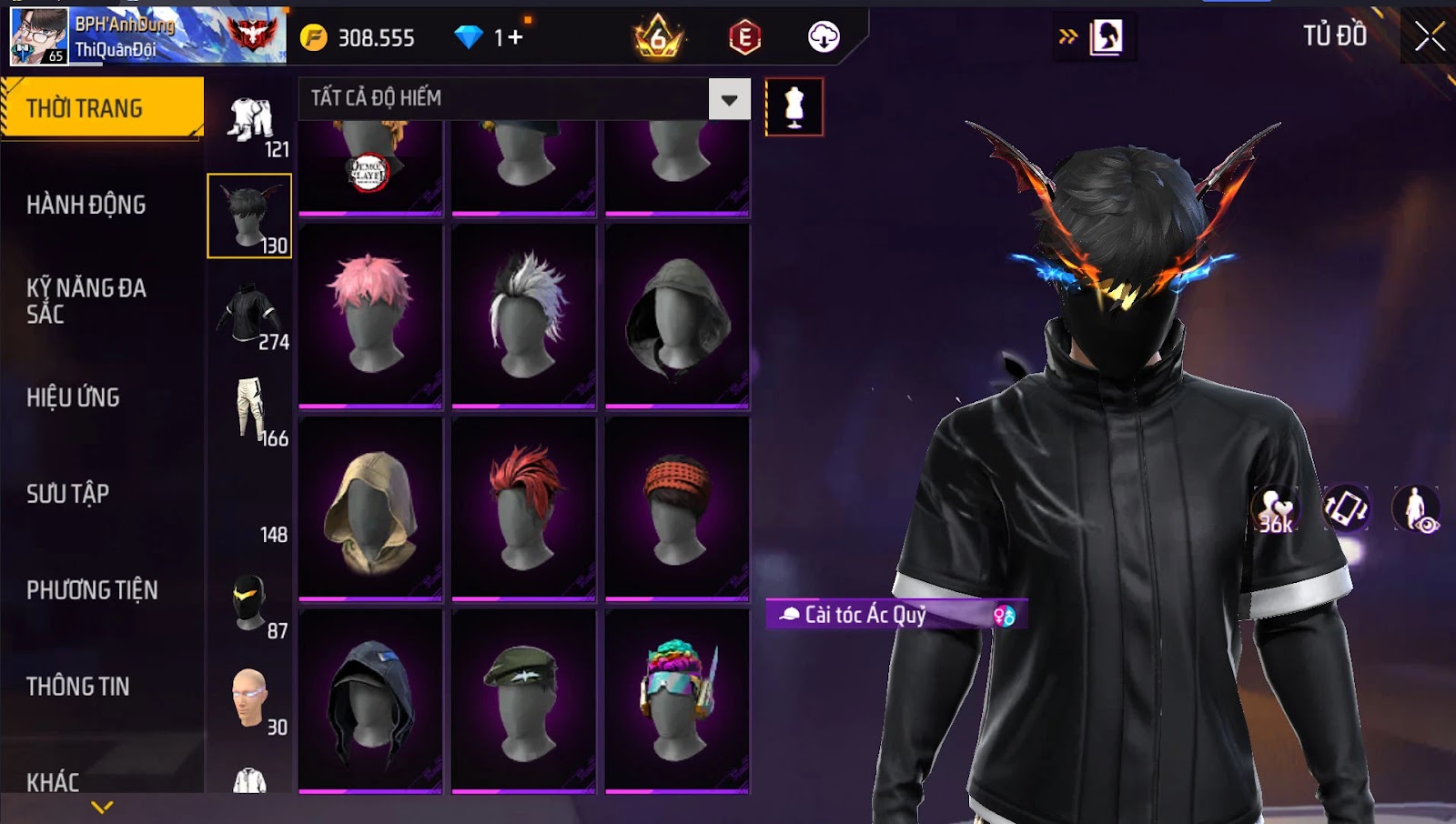Select the HIỆU ỨNG tab
Viewport: 1456px width, 824px height.
coord(74,397)
